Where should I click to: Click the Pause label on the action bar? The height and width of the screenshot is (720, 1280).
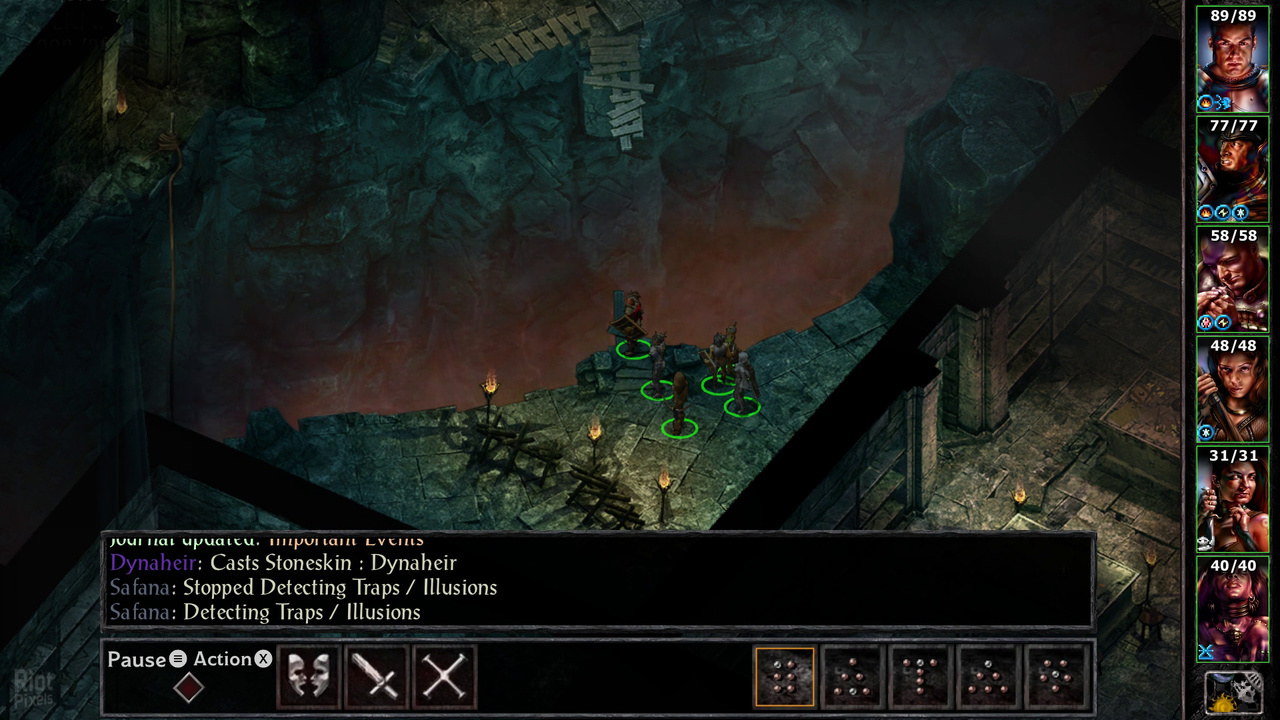pos(135,660)
